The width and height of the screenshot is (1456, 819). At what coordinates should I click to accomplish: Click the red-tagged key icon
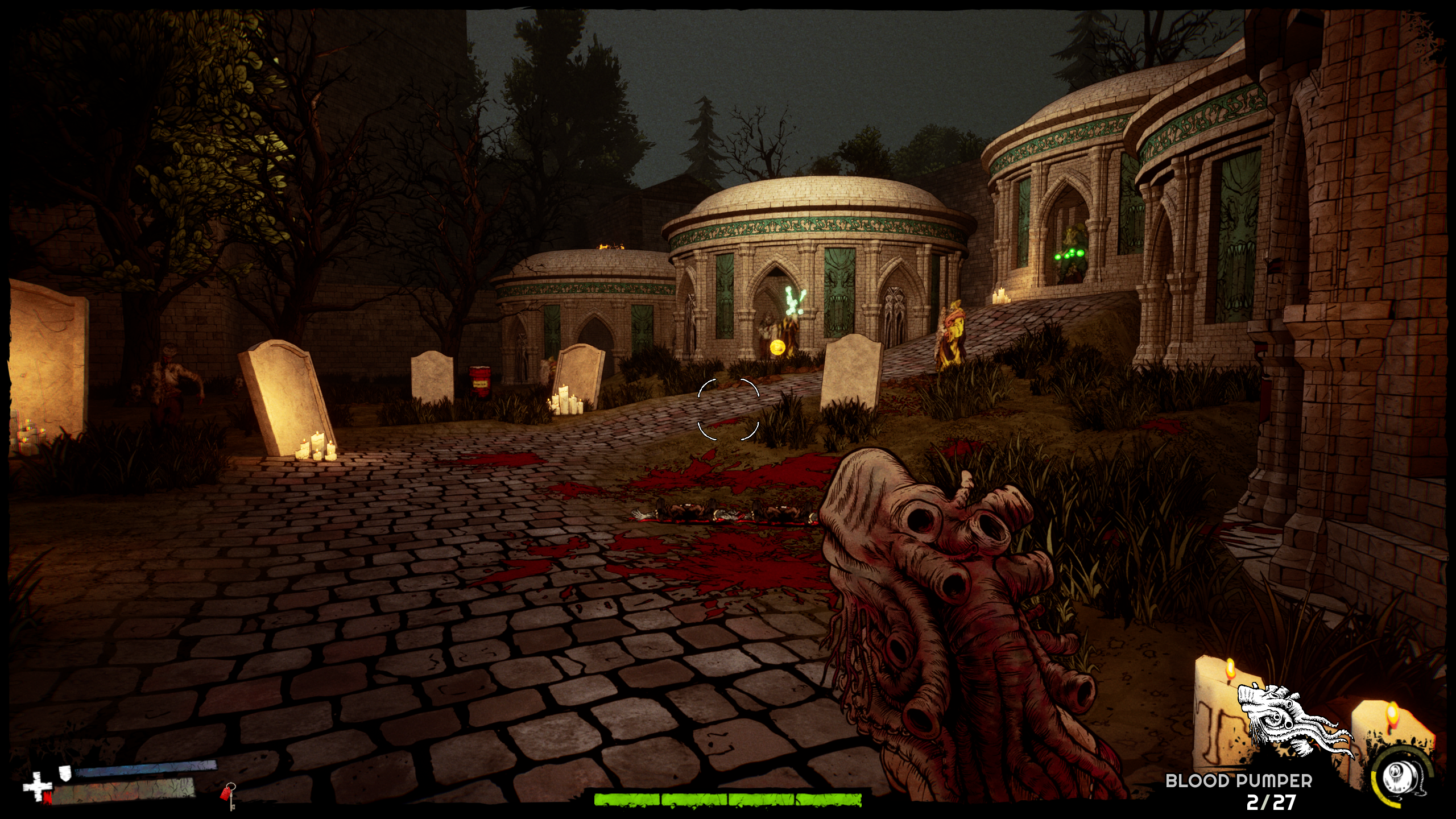click(x=229, y=795)
